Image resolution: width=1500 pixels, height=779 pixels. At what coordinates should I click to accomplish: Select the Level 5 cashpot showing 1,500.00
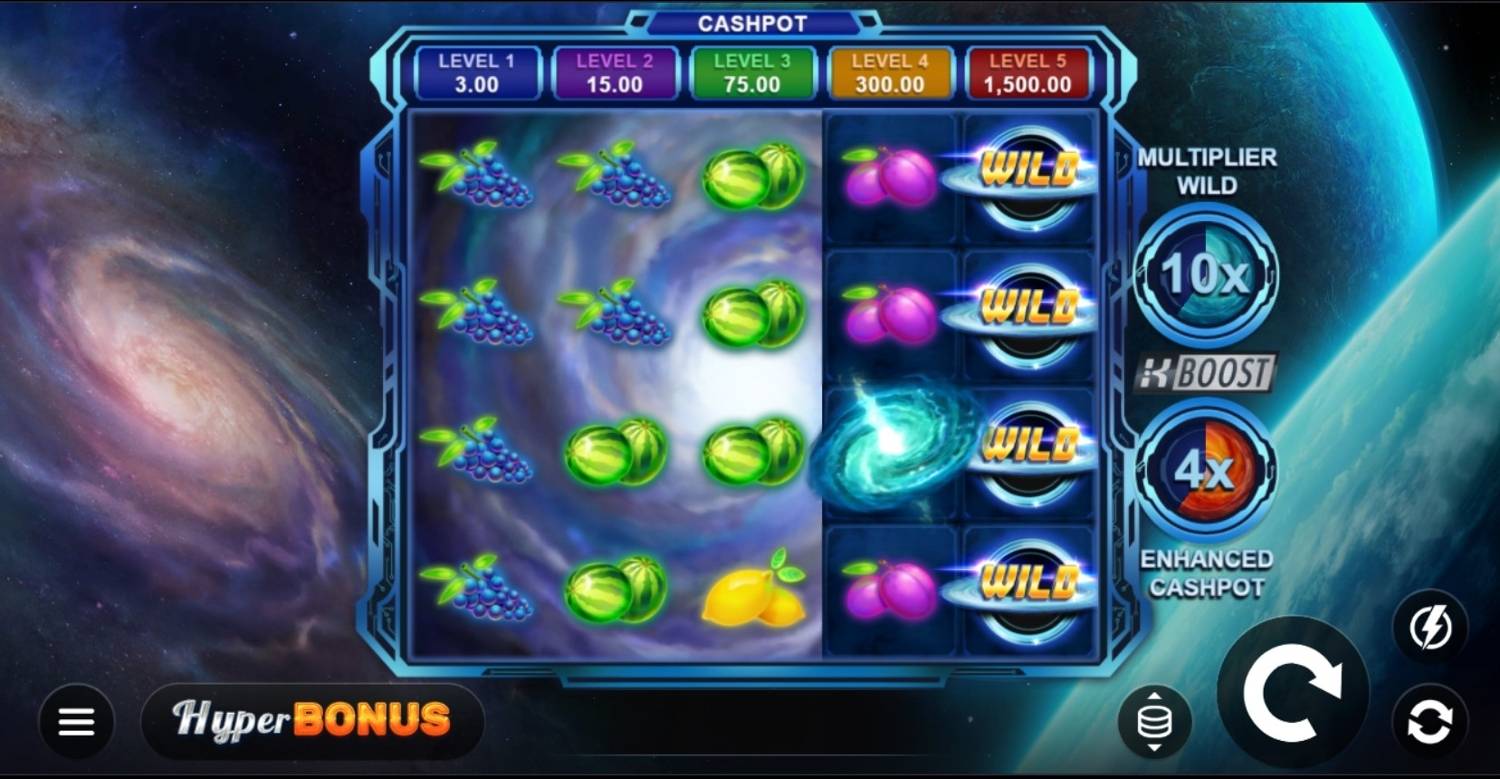[x=1027, y=72]
